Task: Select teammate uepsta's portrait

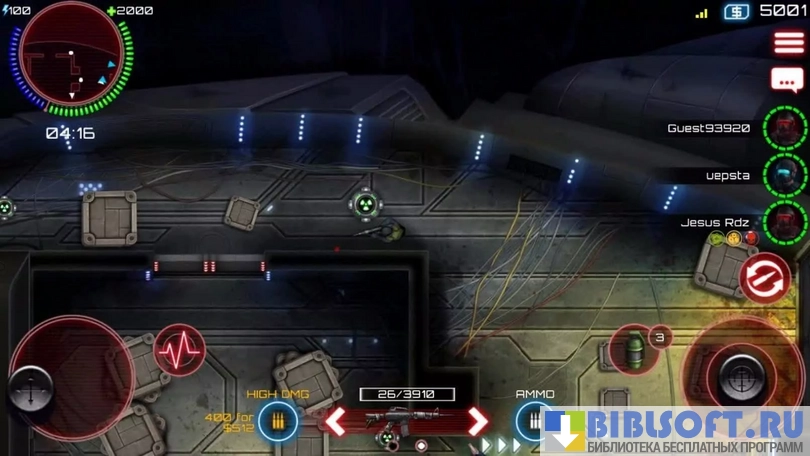Action: pyautogui.click(x=785, y=174)
